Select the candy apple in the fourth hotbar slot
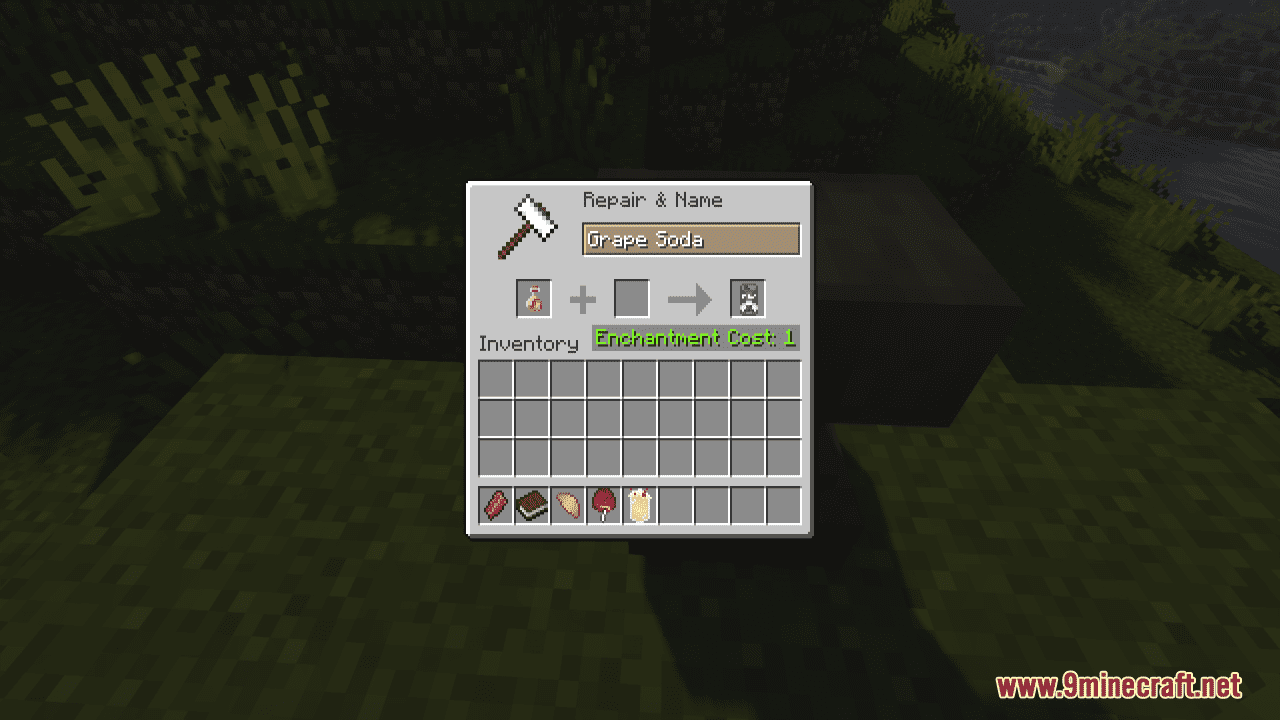Viewport: 1280px width, 720px height. click(x=603, y=505)
